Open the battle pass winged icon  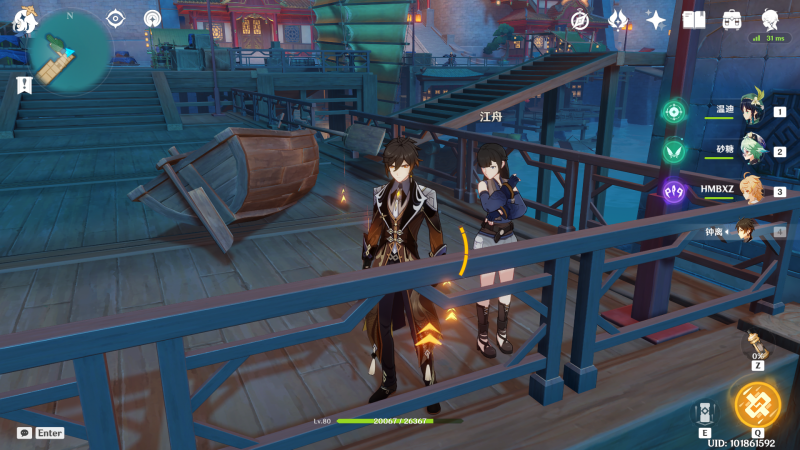pos(618,19)
